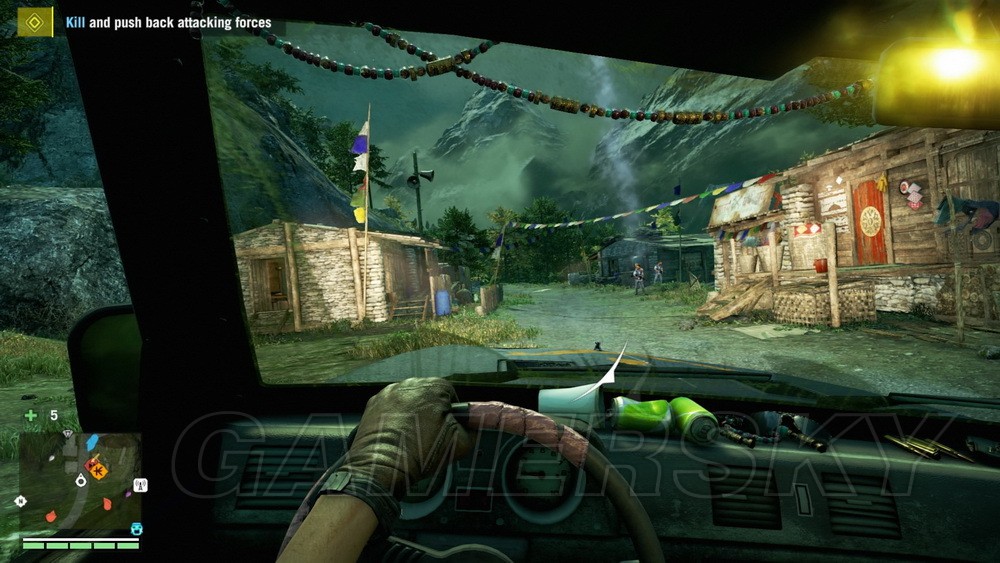This screenshot has width=1000, height=563.
Task: Click the blue marker on the minimap
Action: click(93, 441)
